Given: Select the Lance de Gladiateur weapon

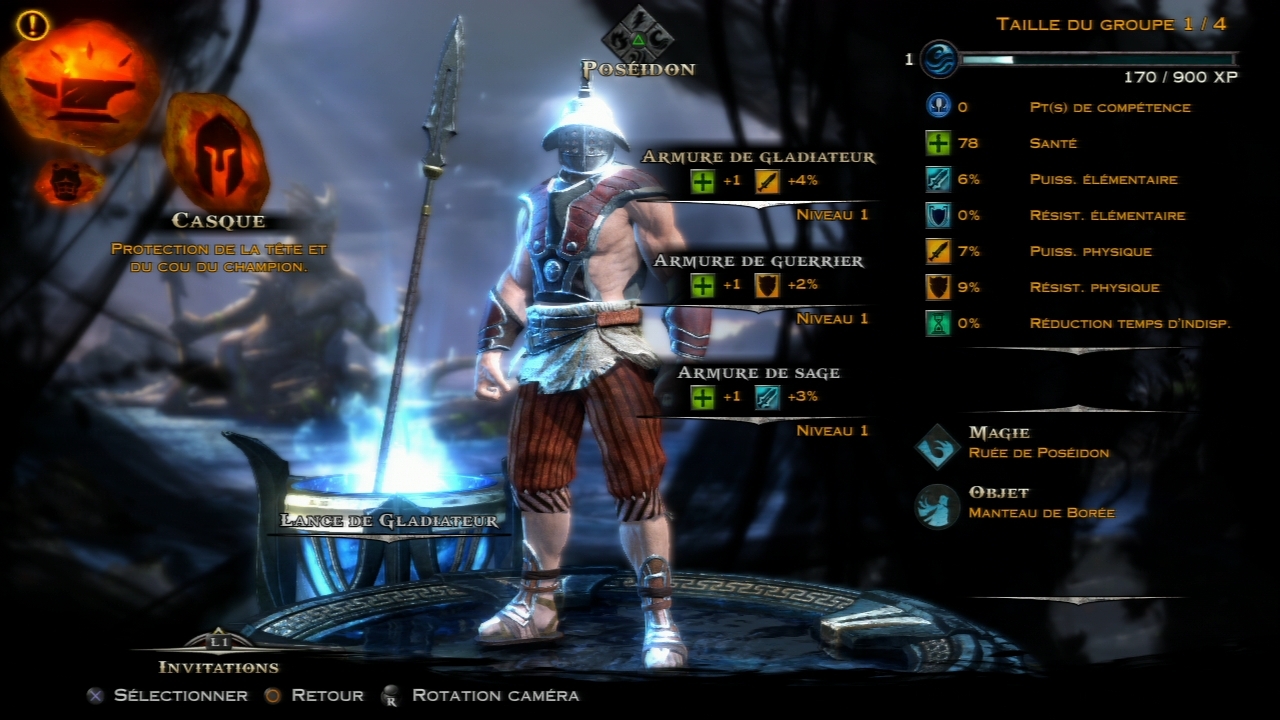Looking at the screenshot, I should (389, 520).
